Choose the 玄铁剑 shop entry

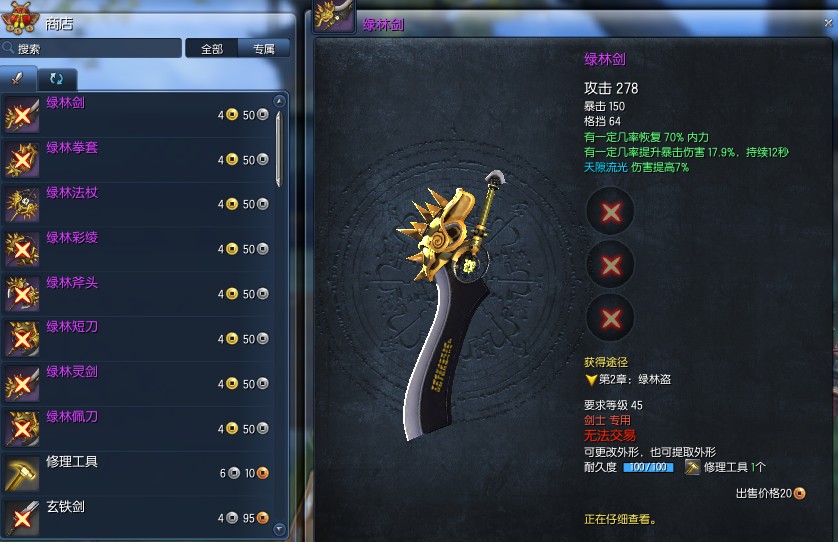tap(140, 517)
